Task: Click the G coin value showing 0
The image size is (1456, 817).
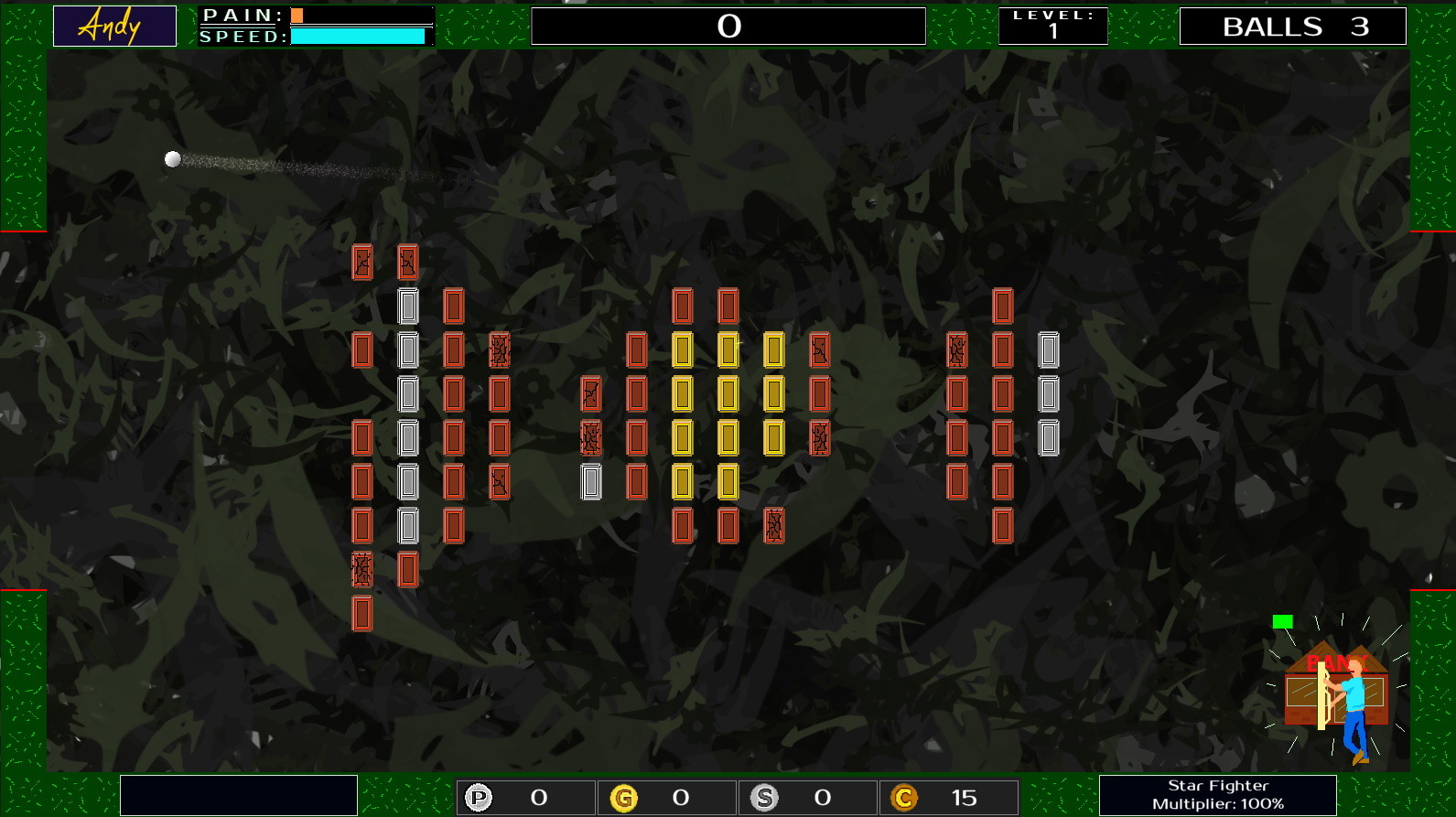Action: 678,797
